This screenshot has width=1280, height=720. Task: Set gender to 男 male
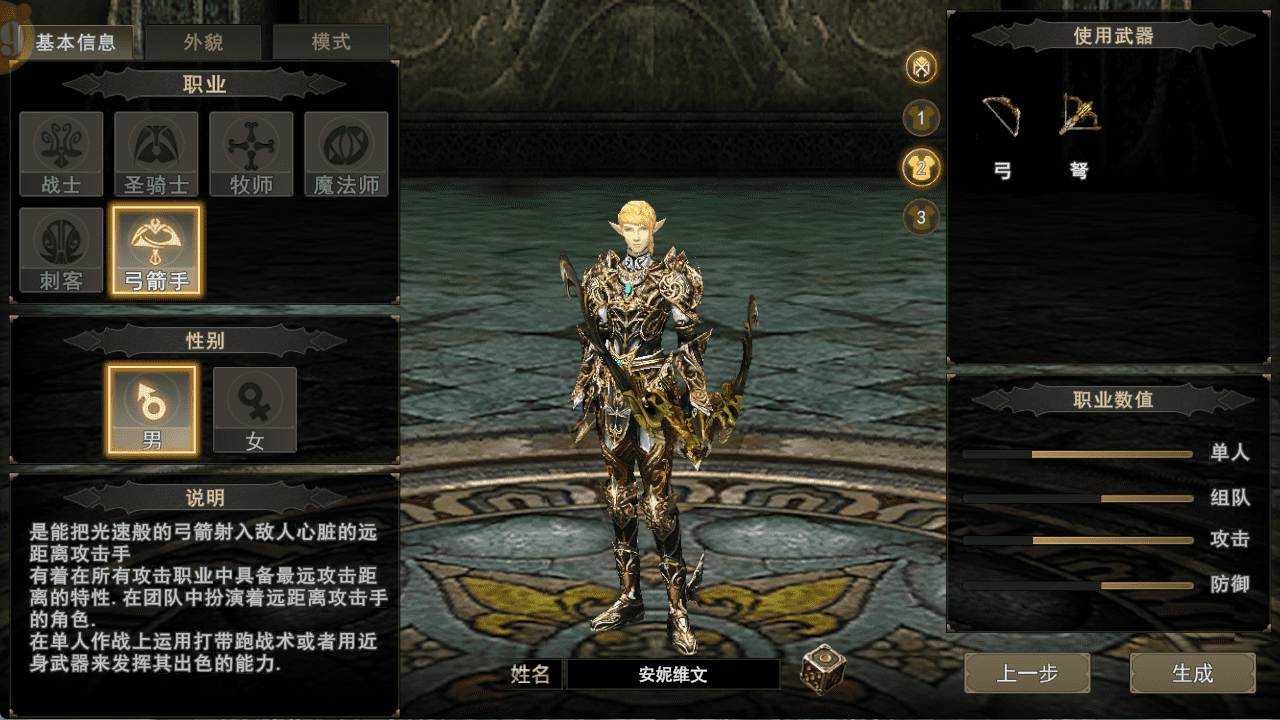tap(152, 409)
